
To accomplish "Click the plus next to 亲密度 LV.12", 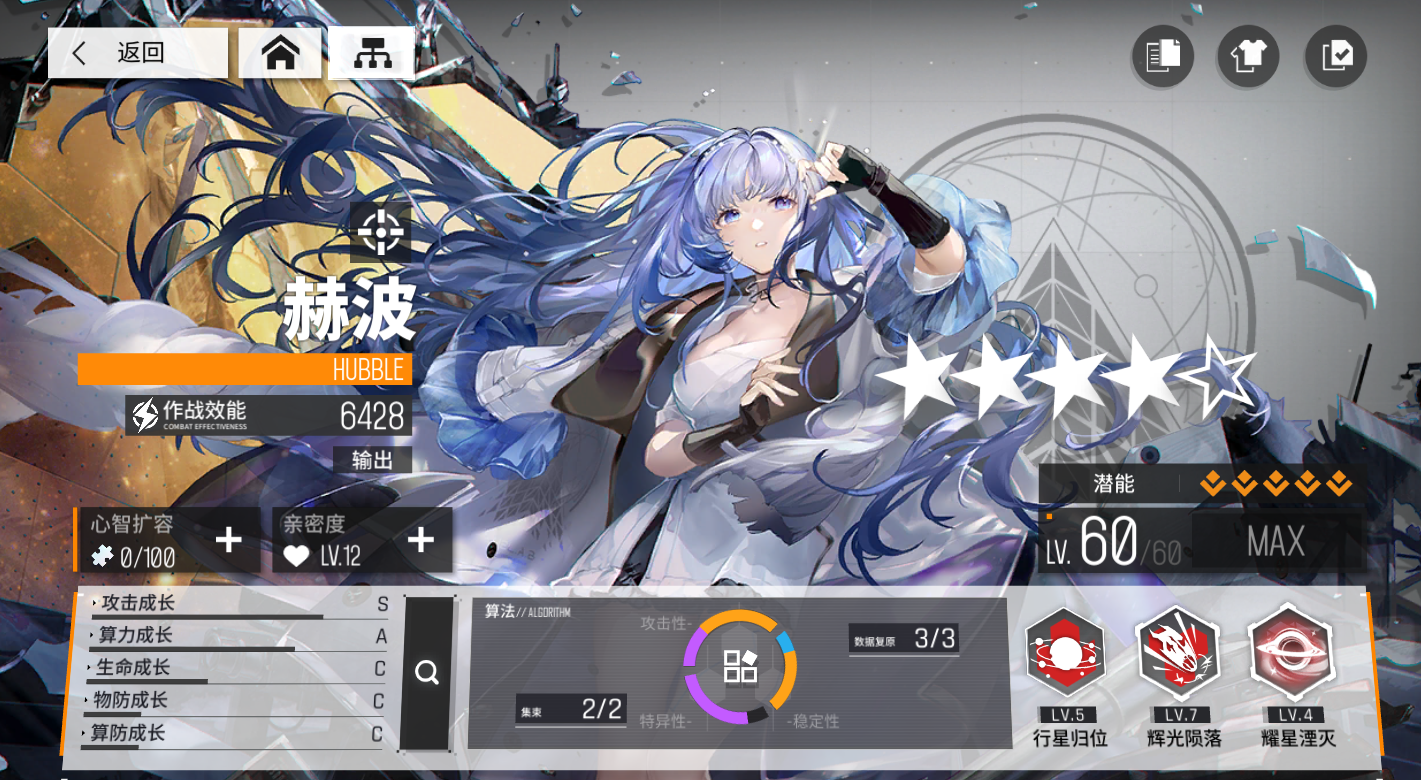I will coord(419,539).
